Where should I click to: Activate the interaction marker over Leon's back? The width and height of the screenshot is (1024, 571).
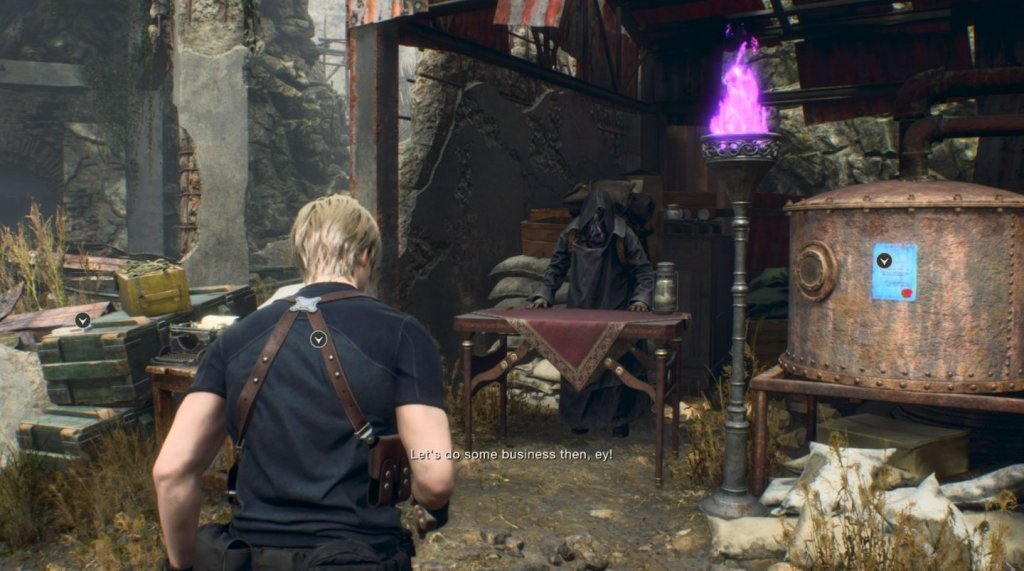click(x=318, y=339)
